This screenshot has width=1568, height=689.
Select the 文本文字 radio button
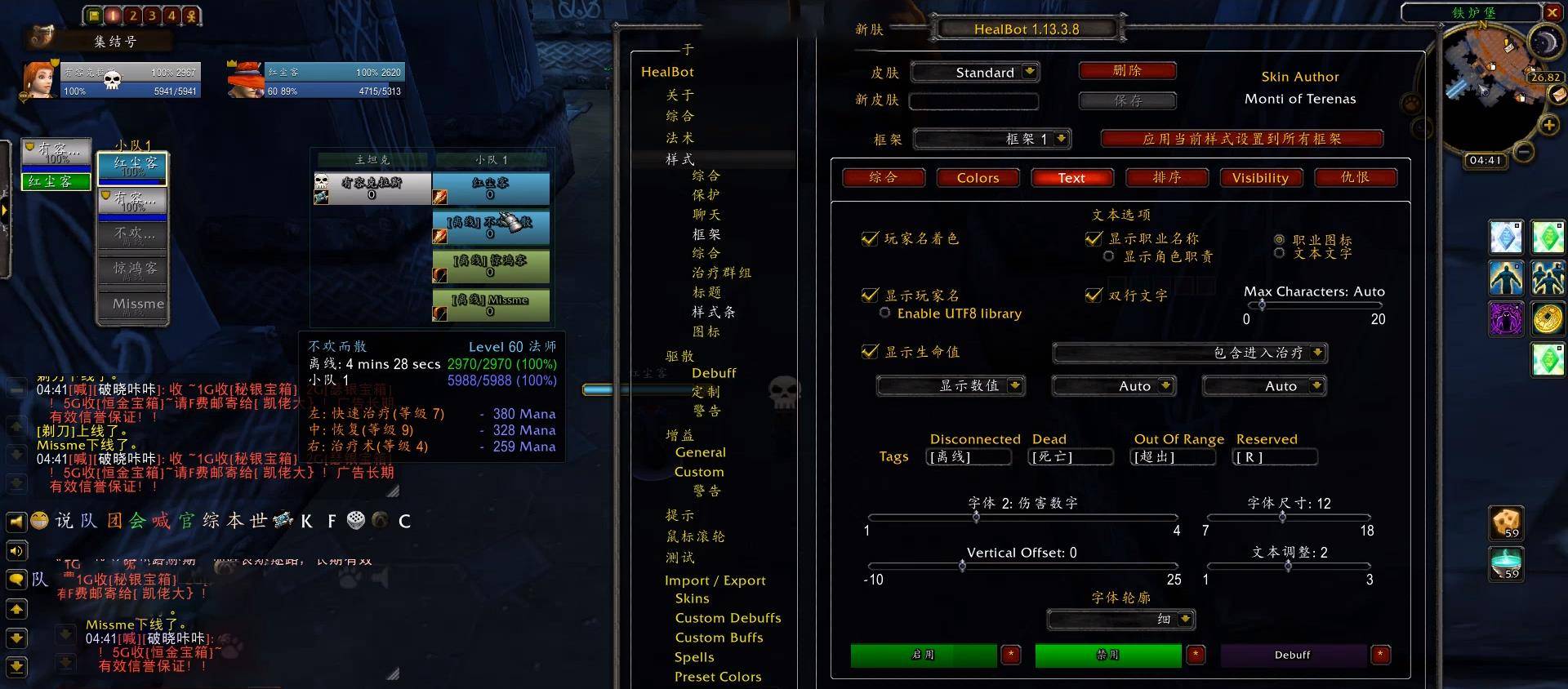coord(1279,253)
